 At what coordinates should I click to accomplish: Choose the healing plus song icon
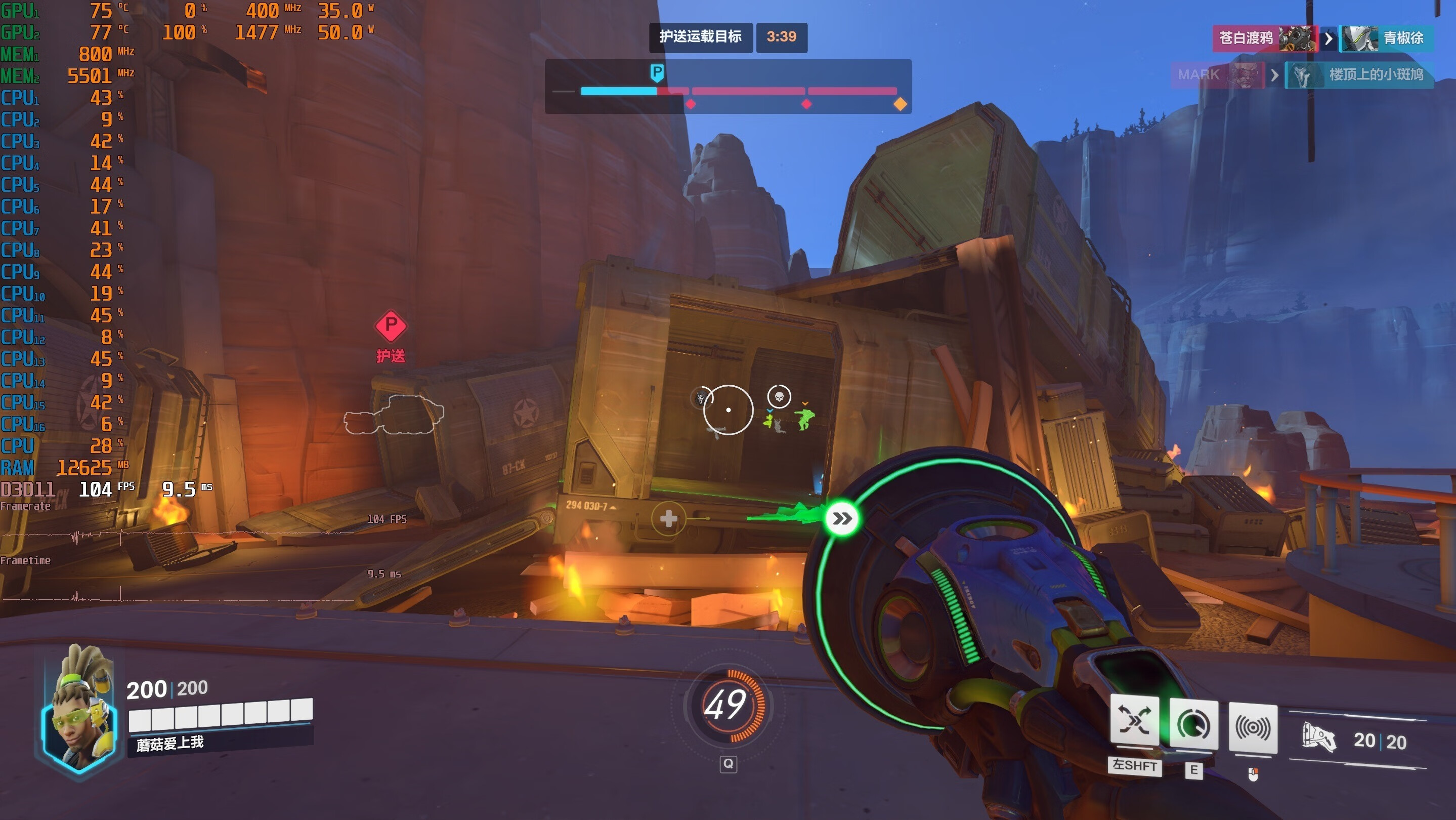(668, 519)
